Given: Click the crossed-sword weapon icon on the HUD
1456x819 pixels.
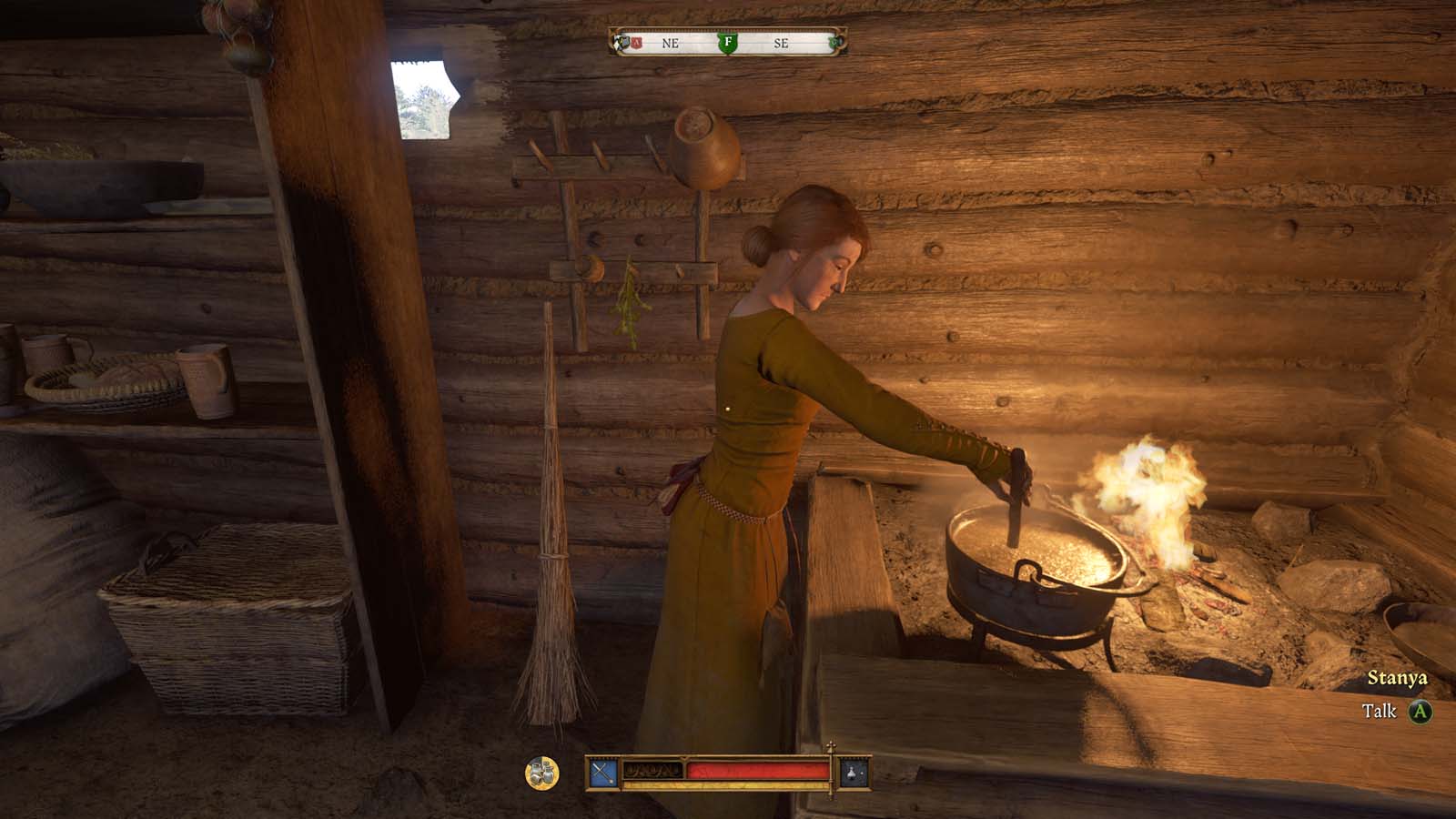Looking at the screenshot, I should [603, 771].
